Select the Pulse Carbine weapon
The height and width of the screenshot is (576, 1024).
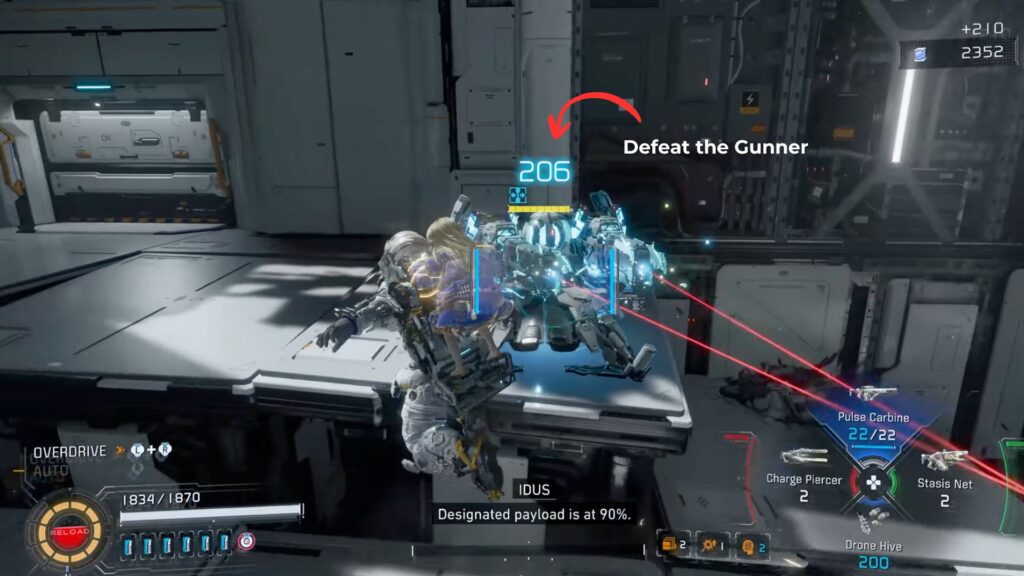871,394
